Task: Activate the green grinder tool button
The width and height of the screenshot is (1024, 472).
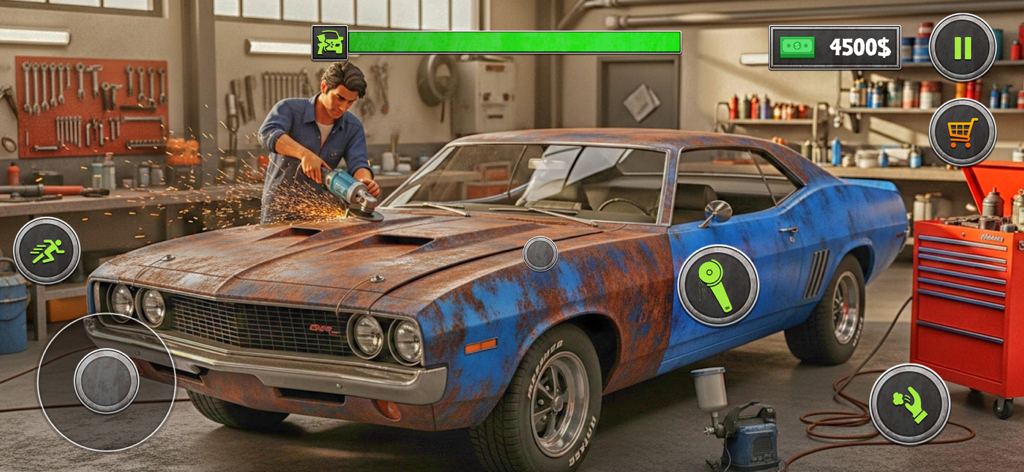Action: [x=718, y=286]
